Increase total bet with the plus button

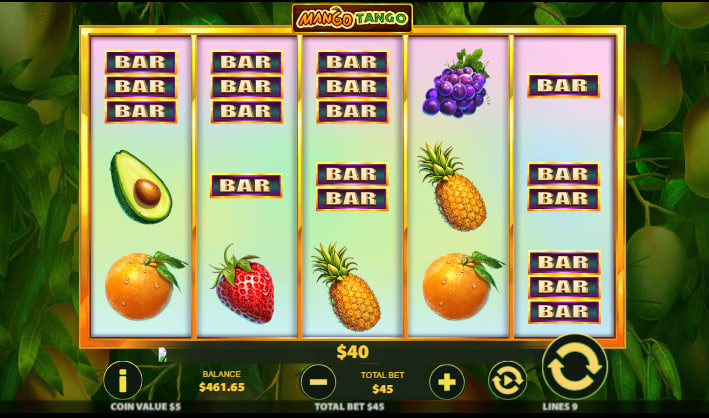tap(446, 381)
